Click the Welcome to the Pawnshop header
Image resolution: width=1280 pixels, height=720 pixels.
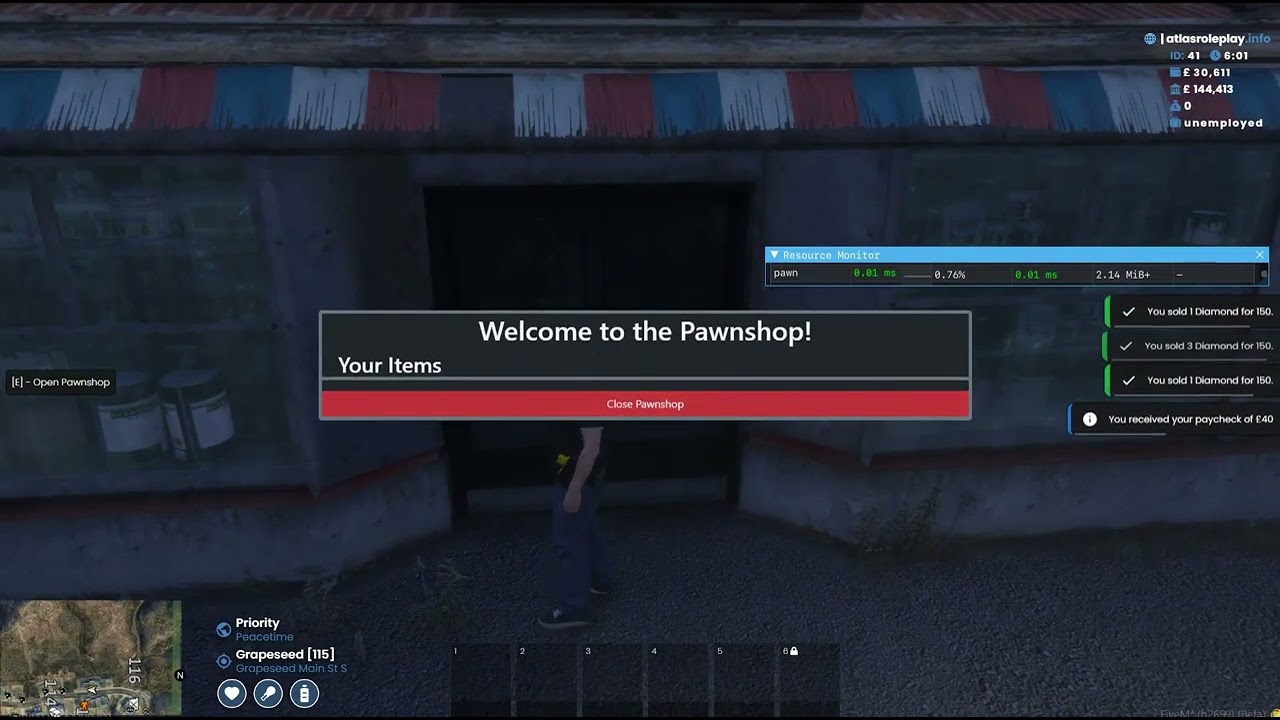coord(644,331)
